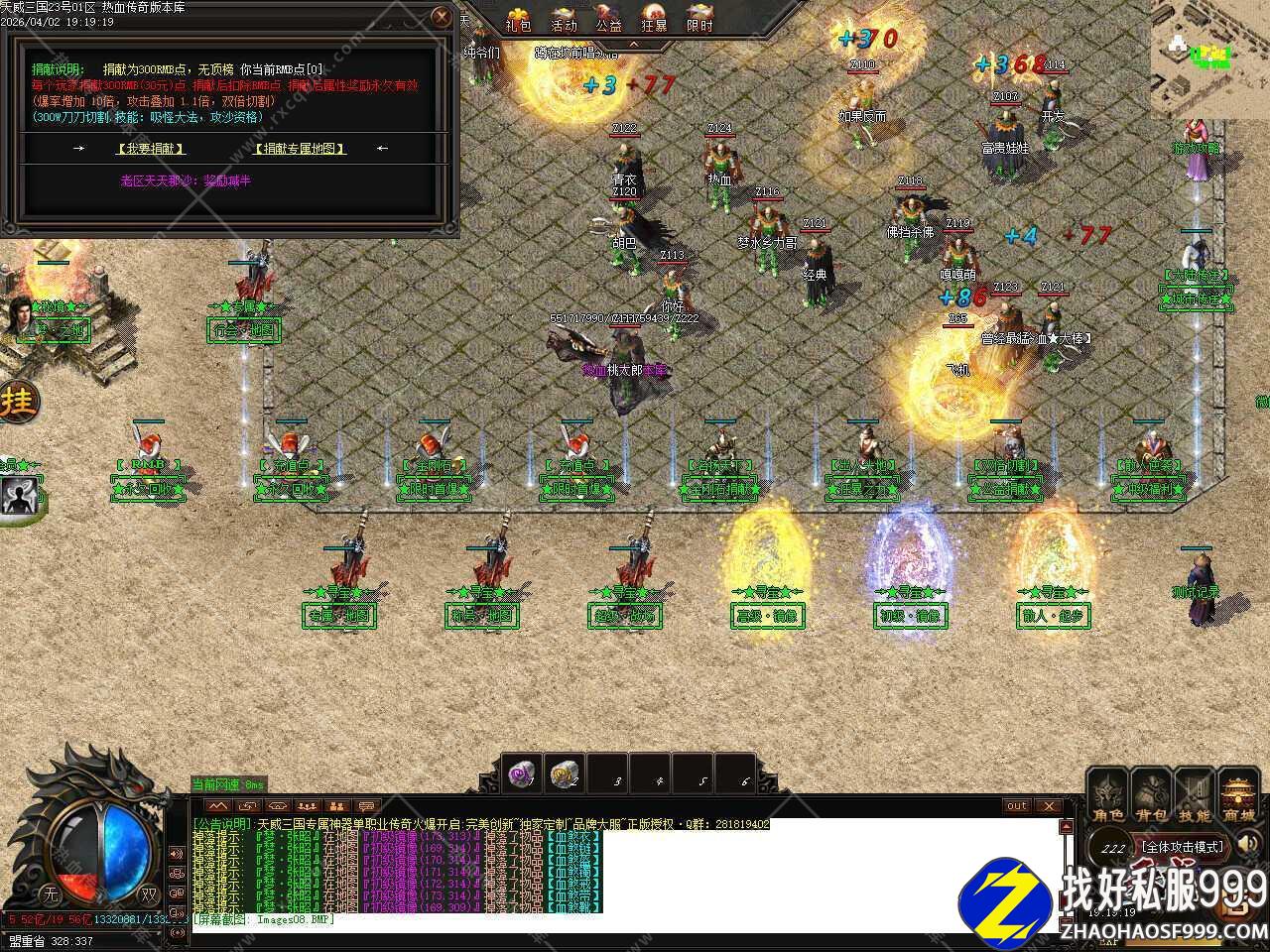Toggle the speaker sound button
1270x952 pixels.
pos(1249,845)
